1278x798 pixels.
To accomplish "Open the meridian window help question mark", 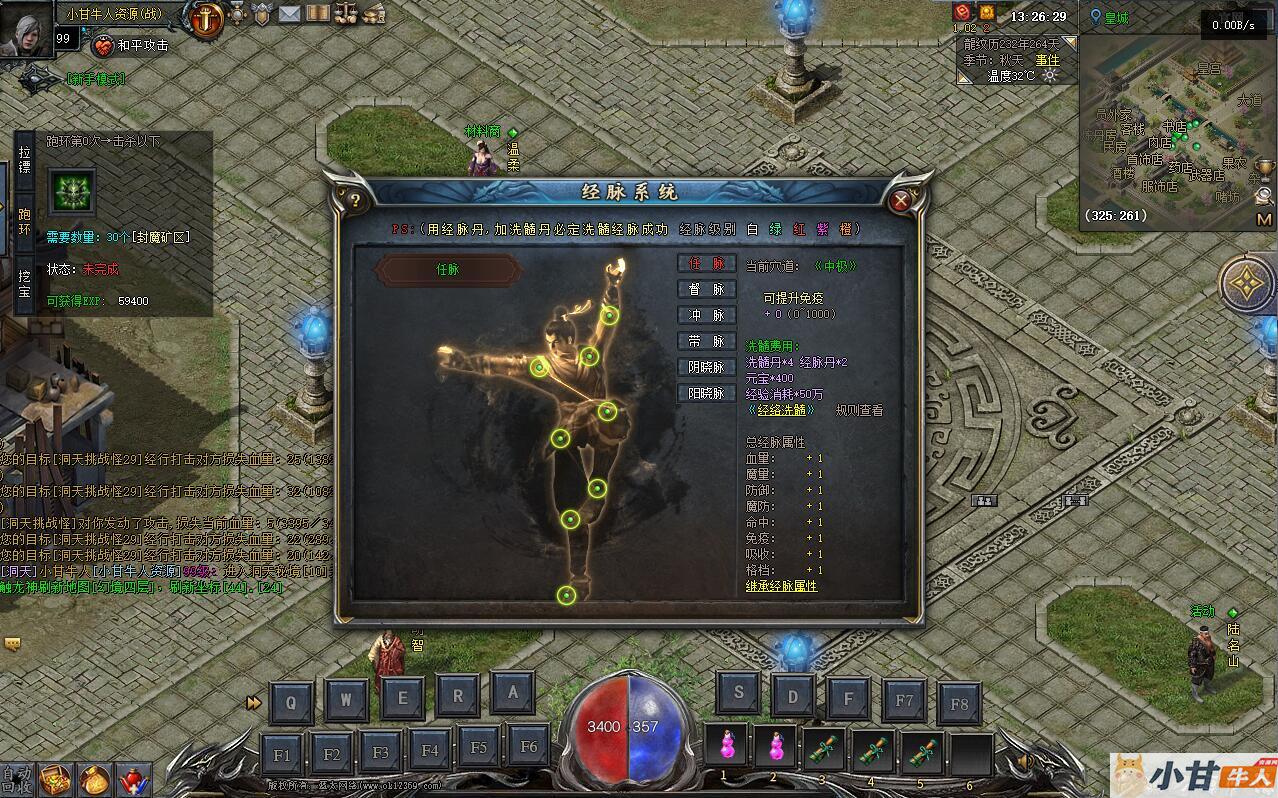I will (x=354, y=200).
